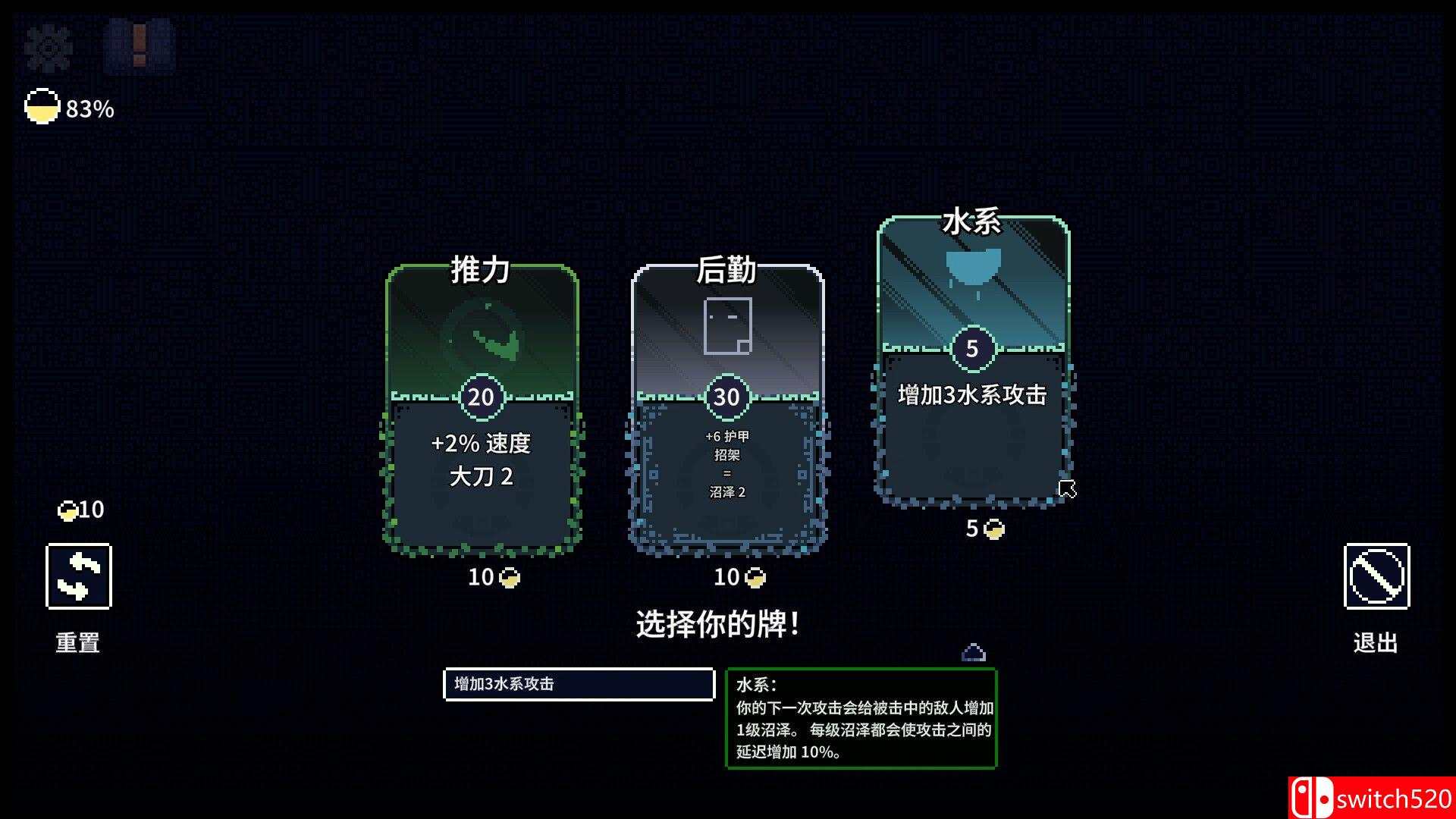
Task: Click the double-arrow reroll icon above 重置
Action: pyautogui.click(x=79, y=577)
